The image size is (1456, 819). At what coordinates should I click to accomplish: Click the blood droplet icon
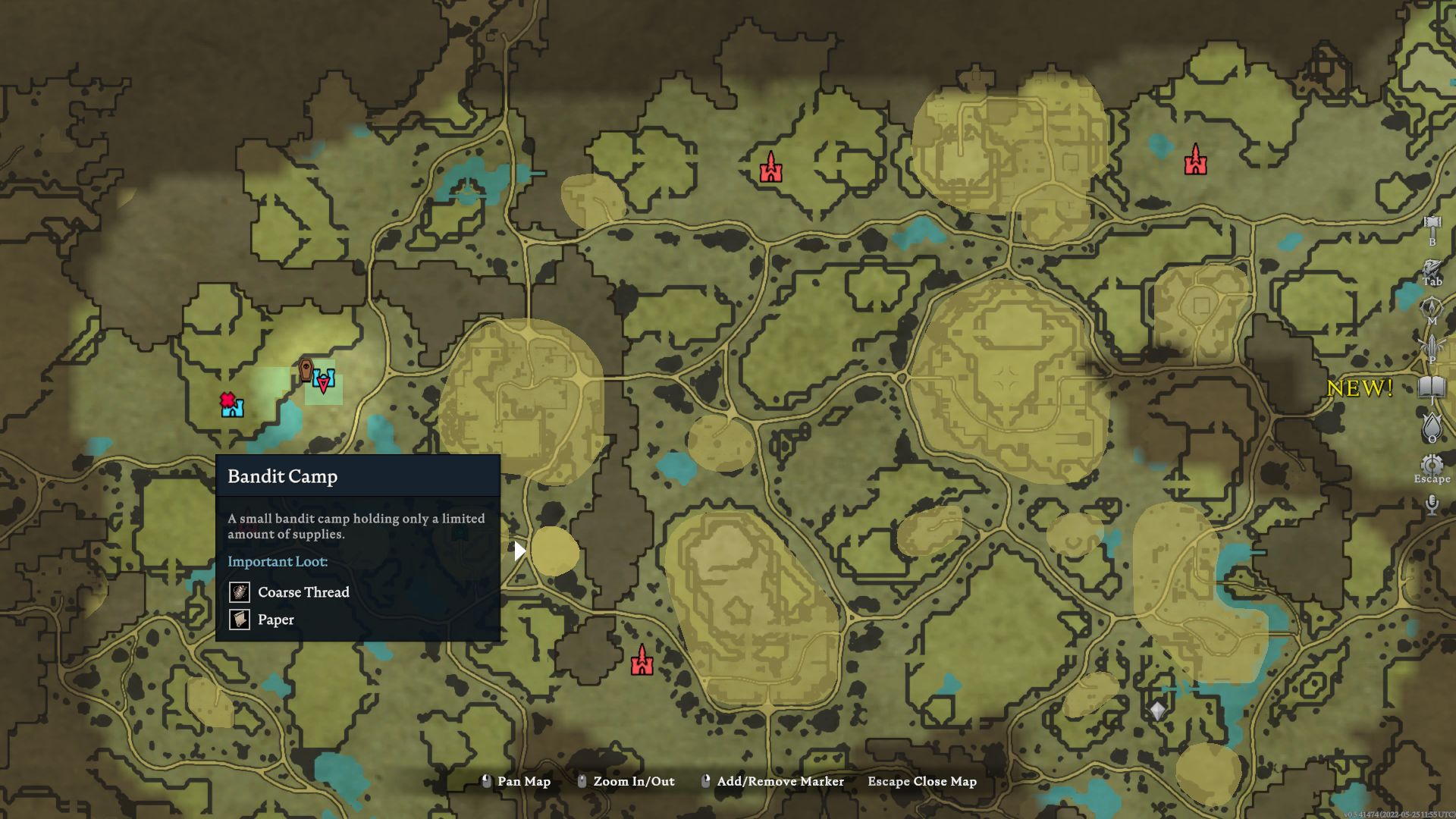pos(1432,426)
